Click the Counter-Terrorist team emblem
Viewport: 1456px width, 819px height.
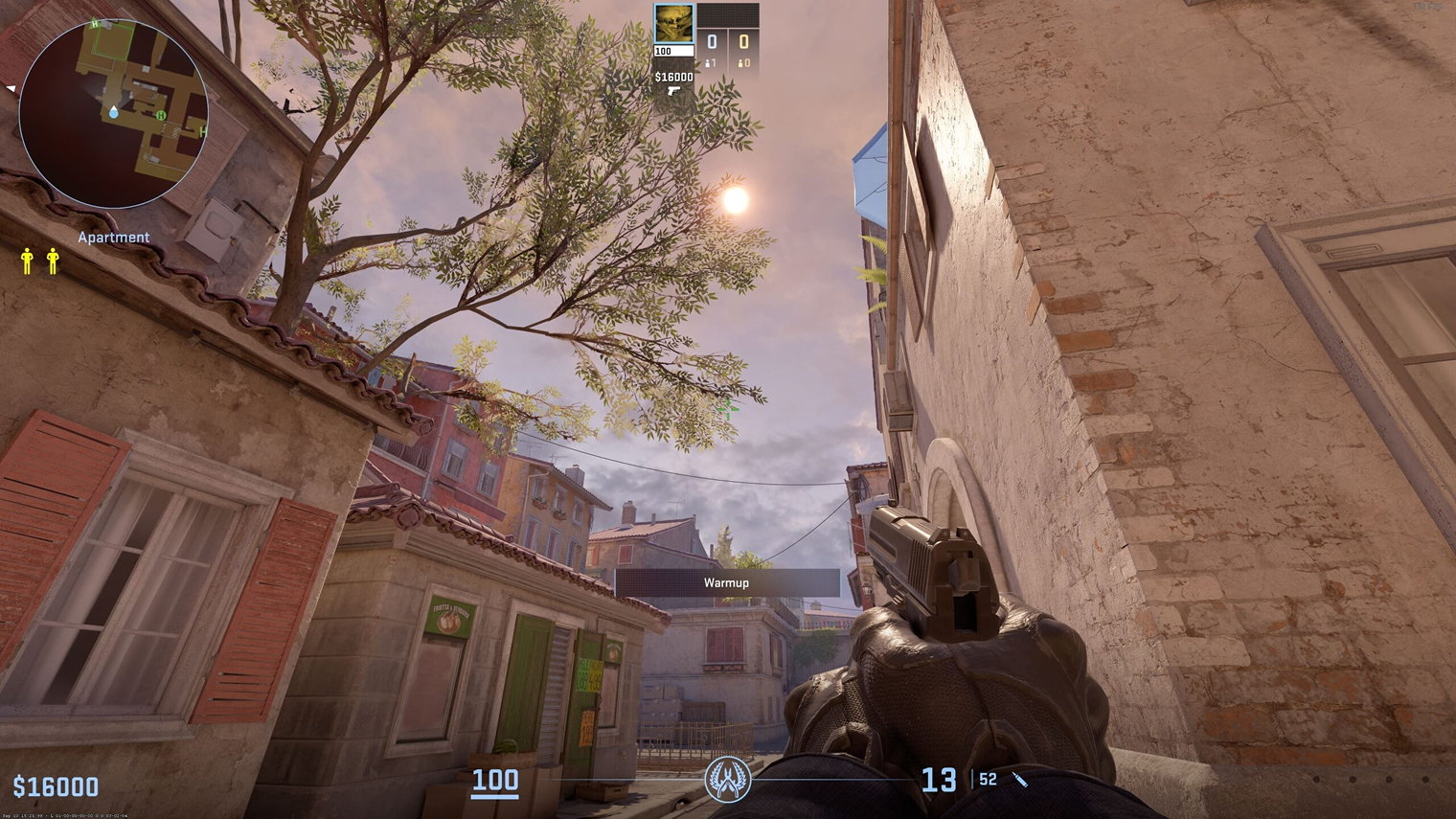[x=728, y=780]
